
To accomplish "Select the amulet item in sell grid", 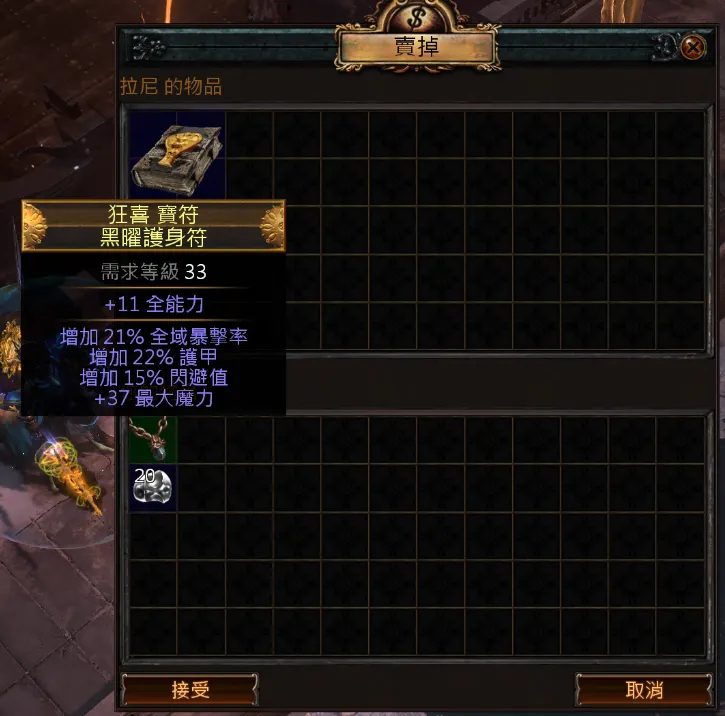I will click(153, 435).
